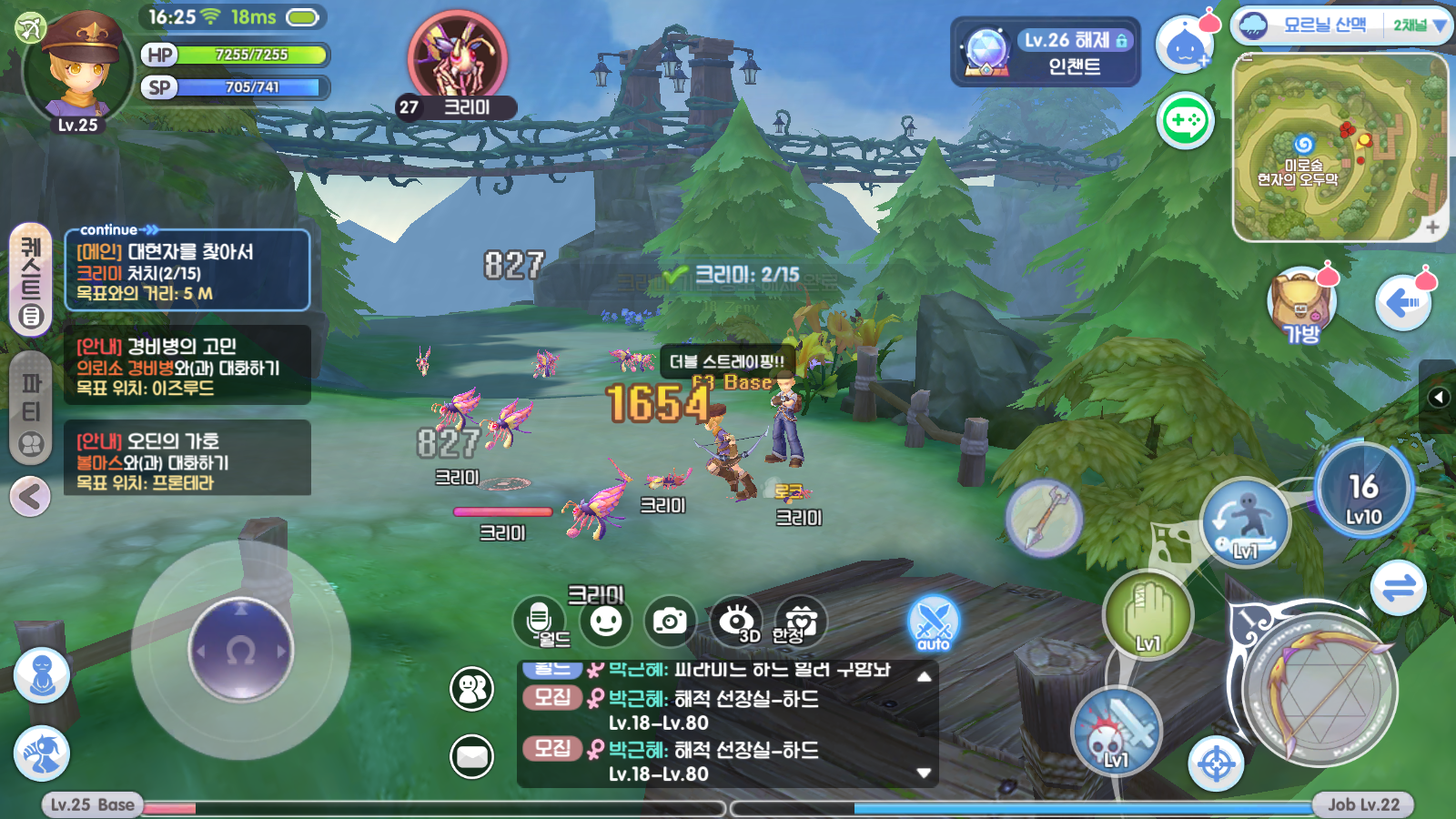
Task: Open the channel dropdown 2채널
Action: tap(1418, 25)
